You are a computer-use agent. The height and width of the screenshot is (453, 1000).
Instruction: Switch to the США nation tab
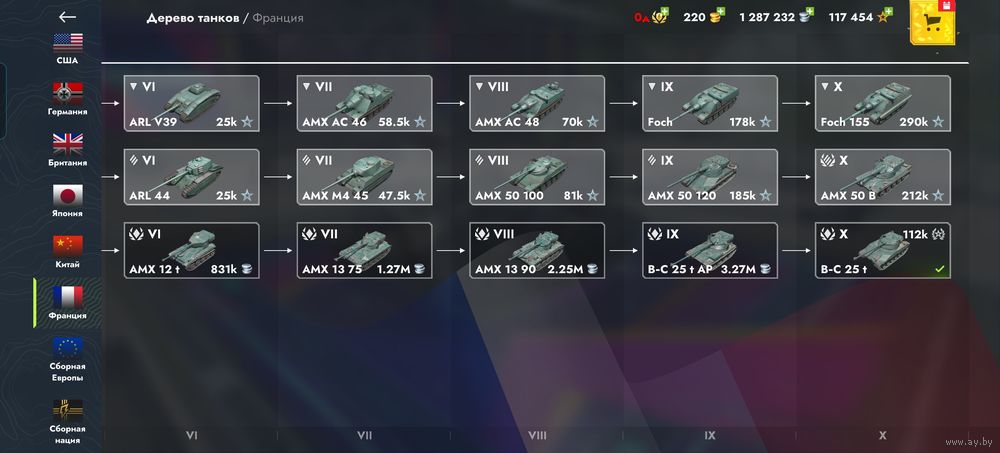click(67, 48)
